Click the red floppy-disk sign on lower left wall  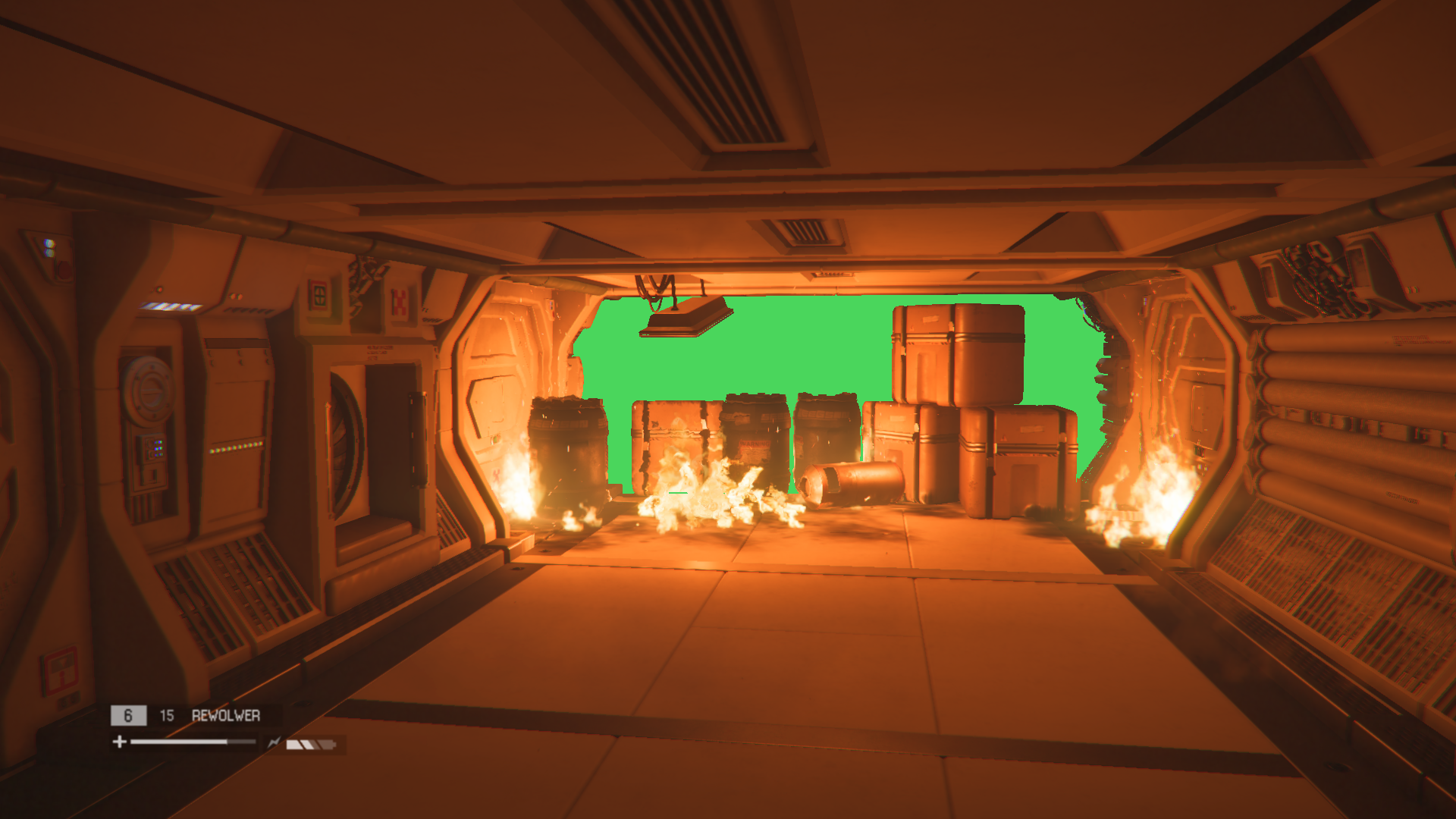pos(59,667)
